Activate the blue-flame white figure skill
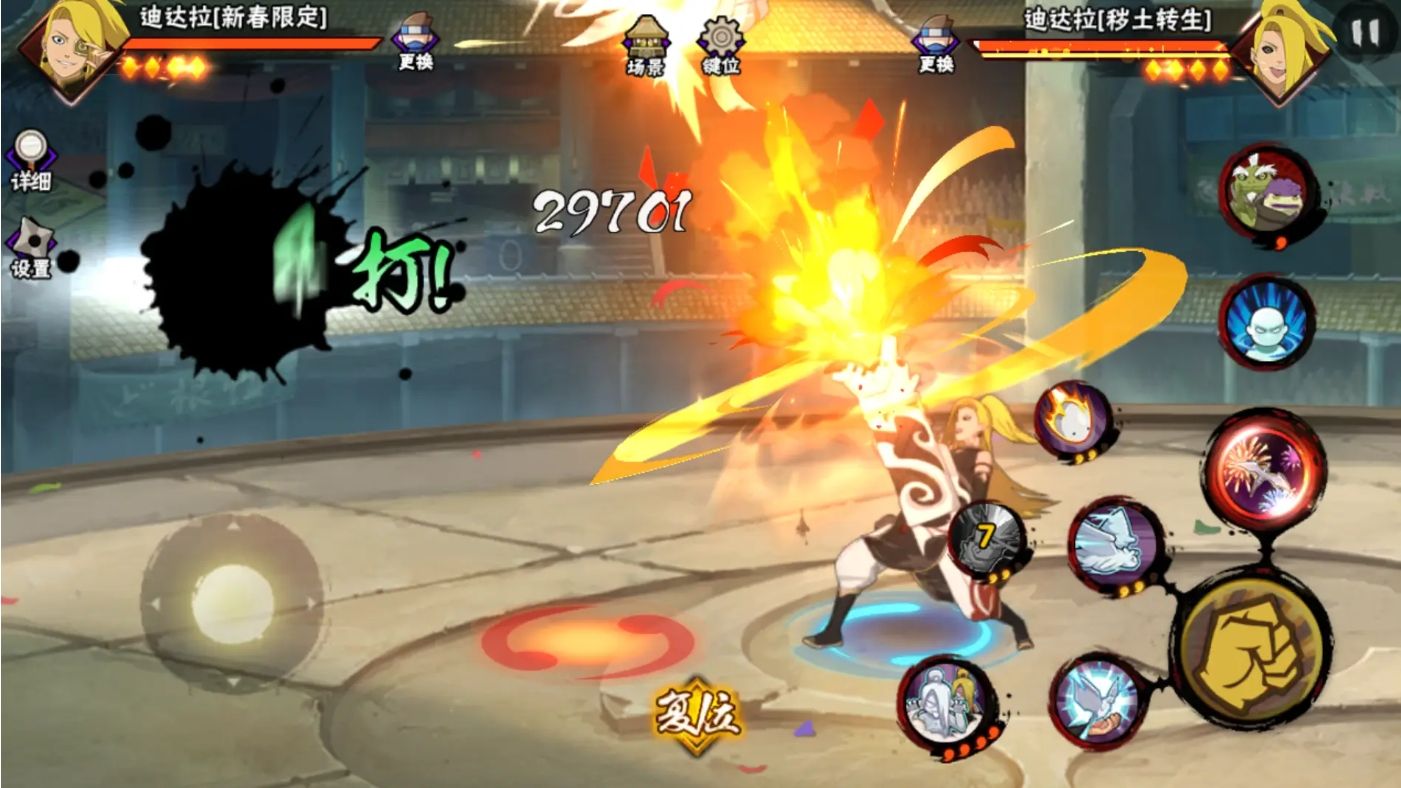 1267,322
